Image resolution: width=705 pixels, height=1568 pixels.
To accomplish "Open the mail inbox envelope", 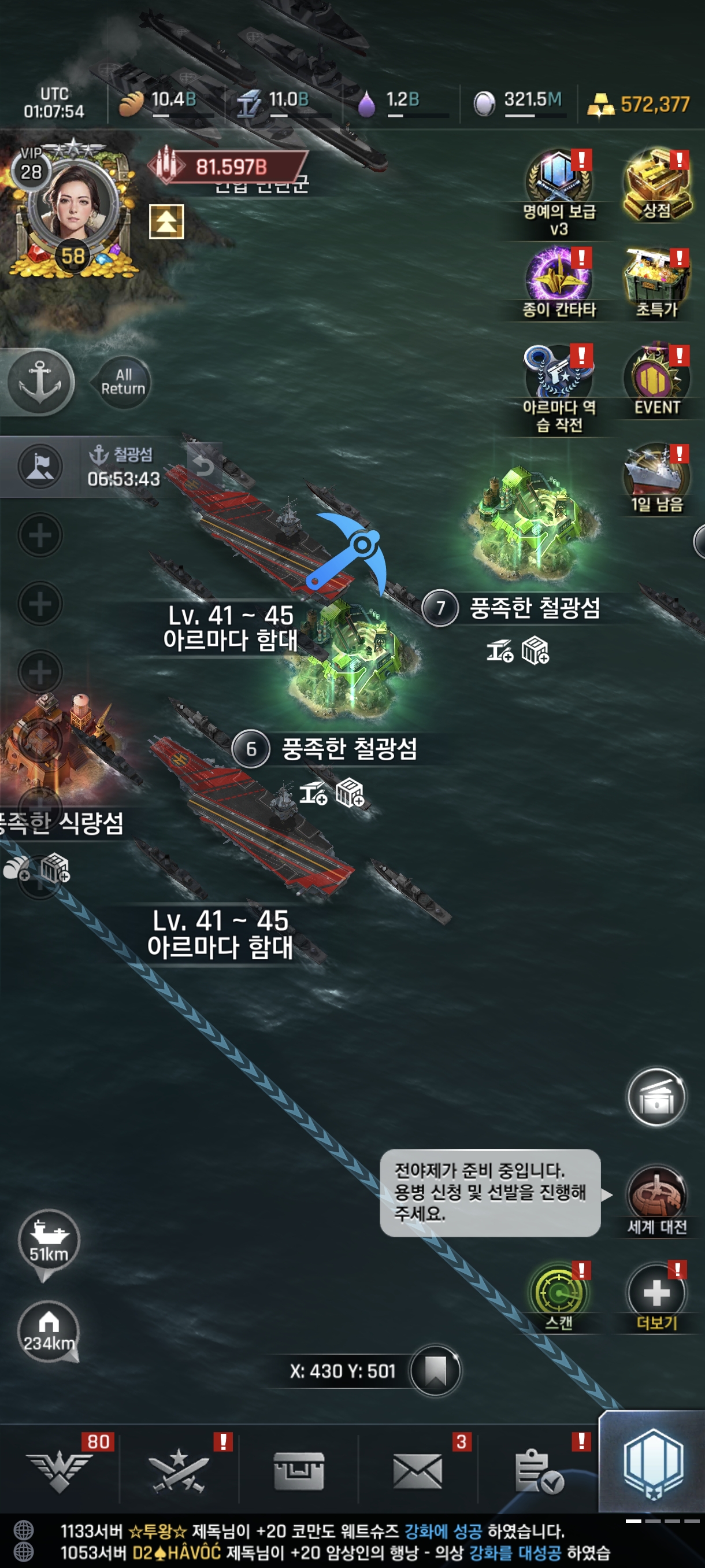I will pyautogui.click(x=417, y=1471).
